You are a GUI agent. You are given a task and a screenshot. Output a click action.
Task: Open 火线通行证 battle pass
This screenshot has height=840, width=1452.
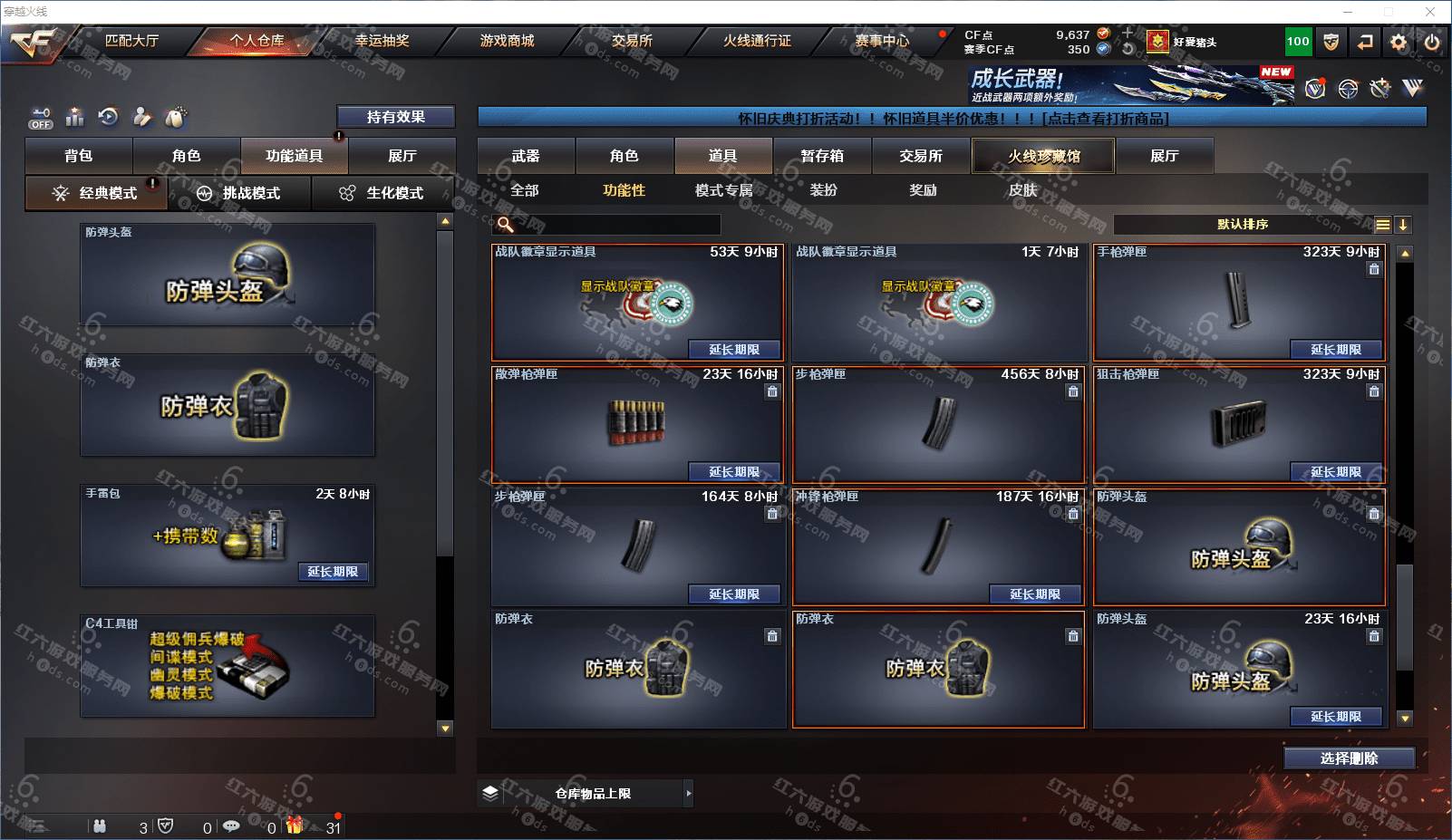tap(757, 41)
